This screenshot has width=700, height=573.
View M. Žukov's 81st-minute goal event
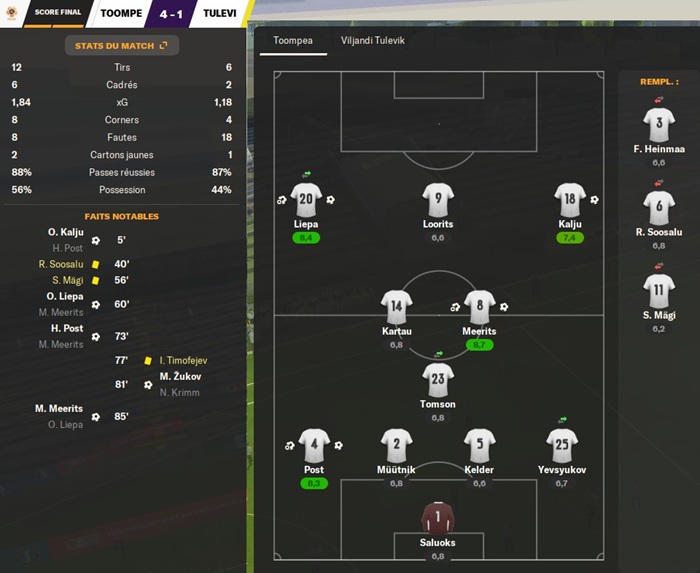(x=178, y=376)
